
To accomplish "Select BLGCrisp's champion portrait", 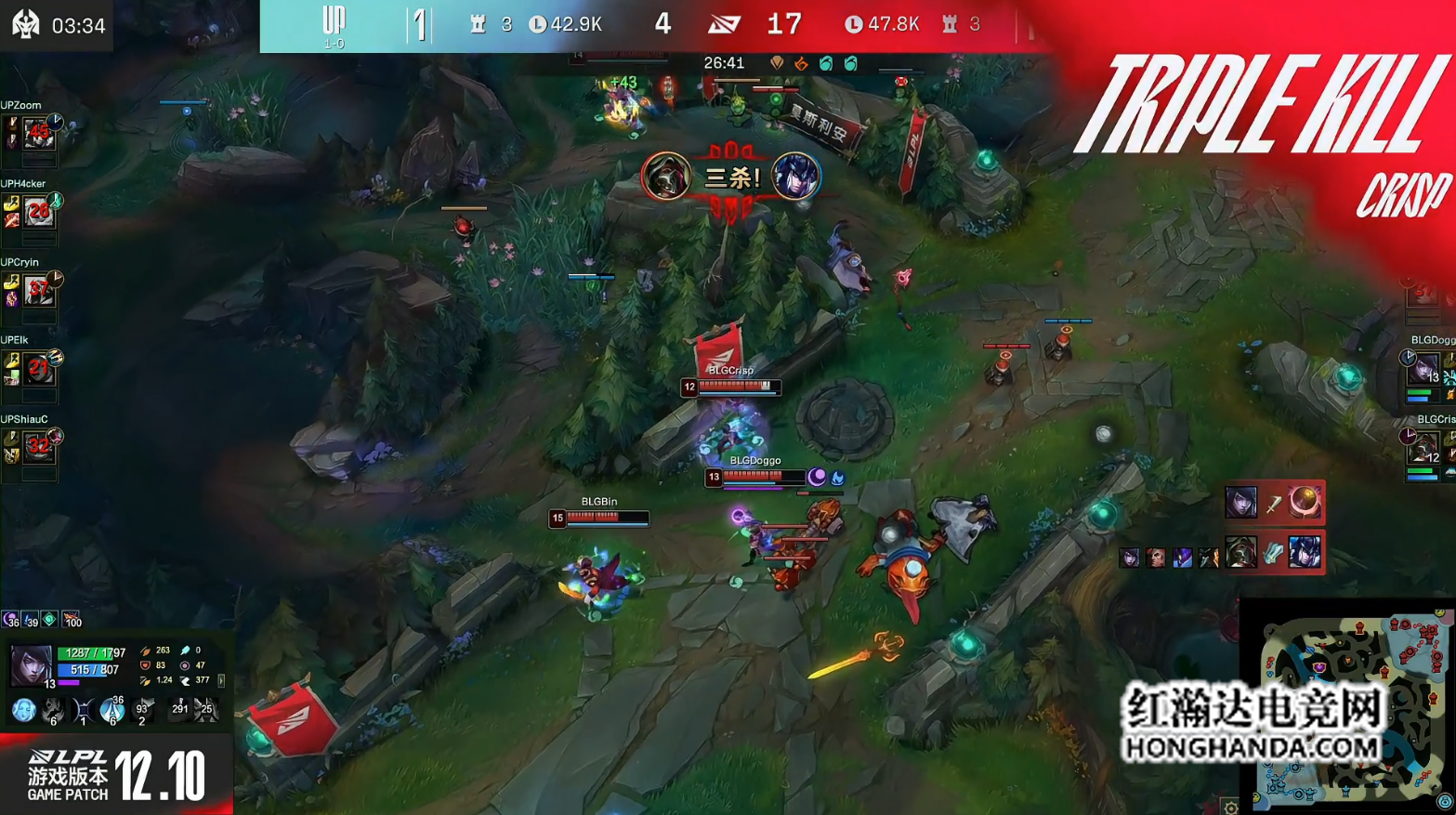I will 1423,448.
